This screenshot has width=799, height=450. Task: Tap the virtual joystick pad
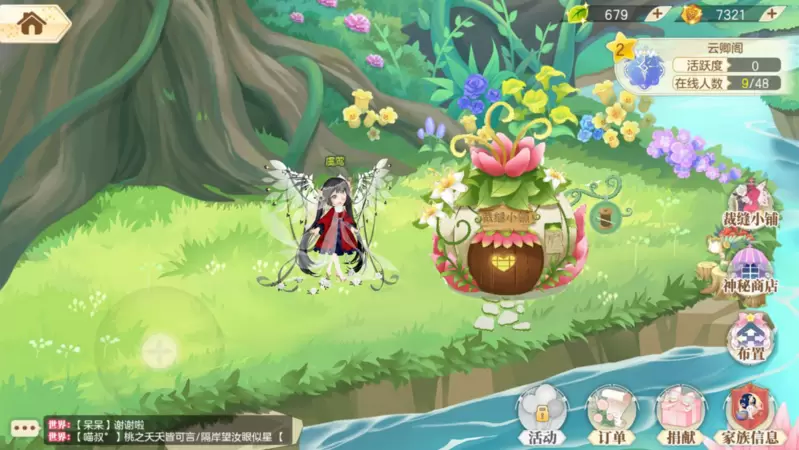tap(156, 350)
